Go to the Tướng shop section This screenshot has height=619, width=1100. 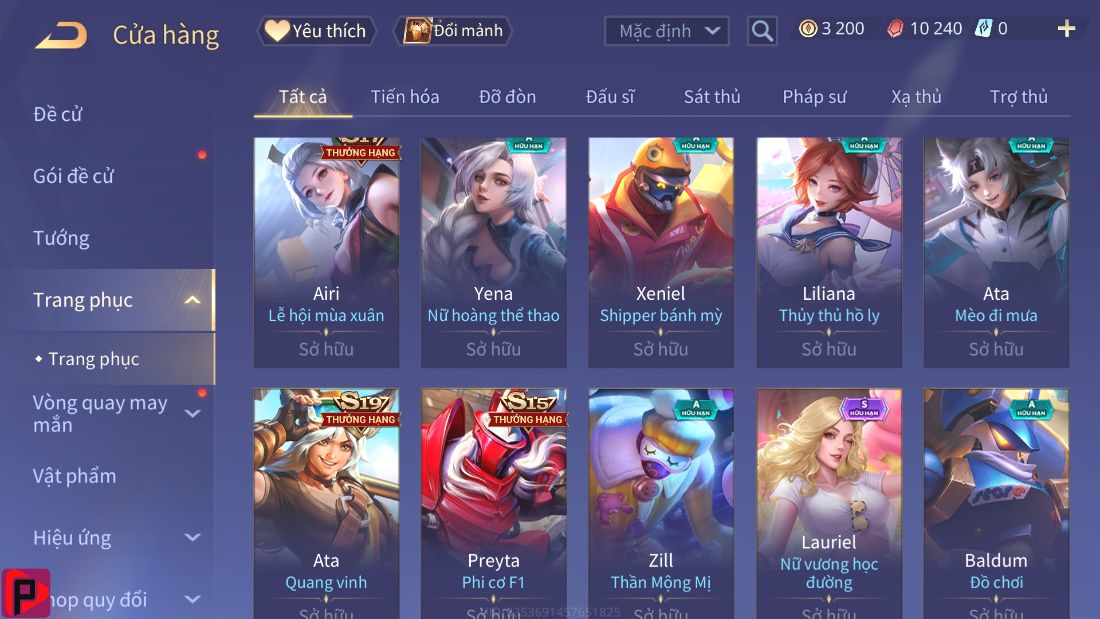[61, 238]
